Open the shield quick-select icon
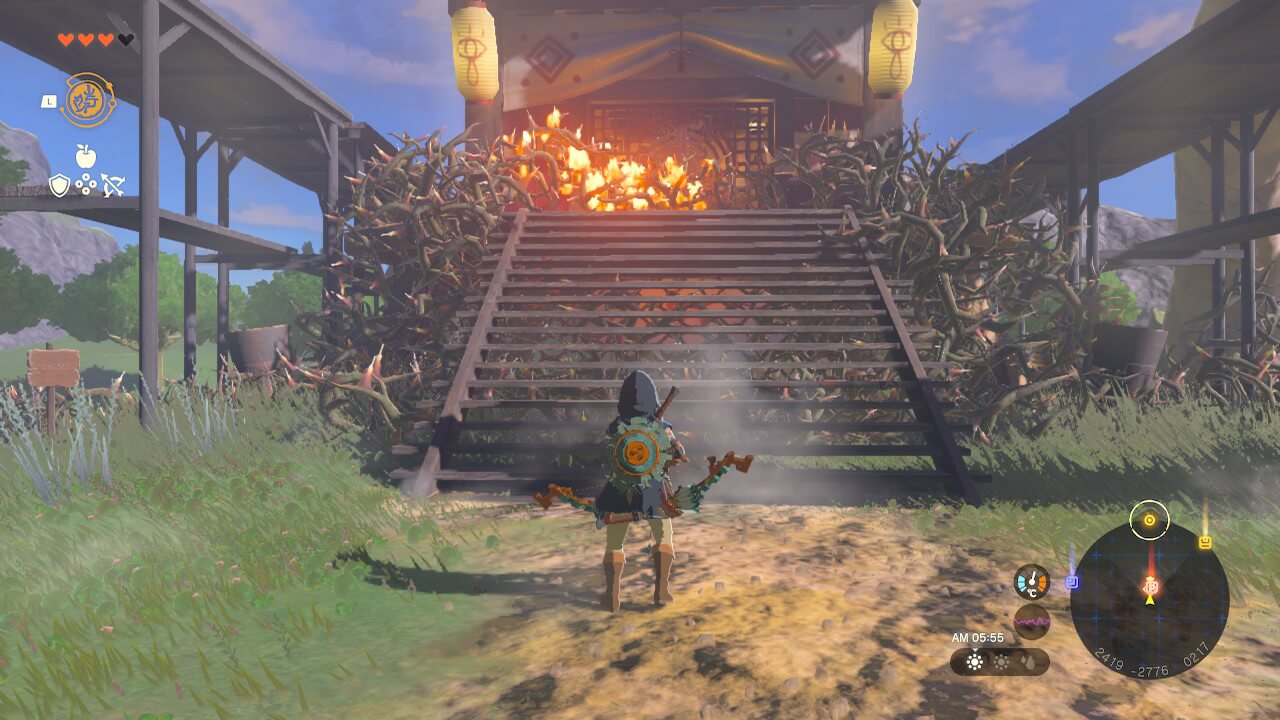The height and width of the screenshot is (720, 1280). click(x=60, y=185)
